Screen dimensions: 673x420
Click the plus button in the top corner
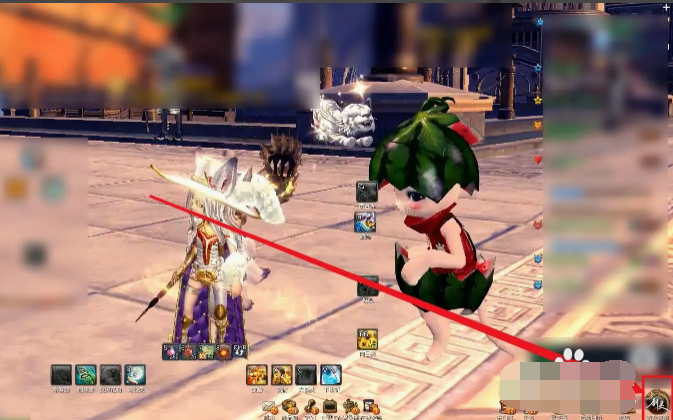[666, 6]
